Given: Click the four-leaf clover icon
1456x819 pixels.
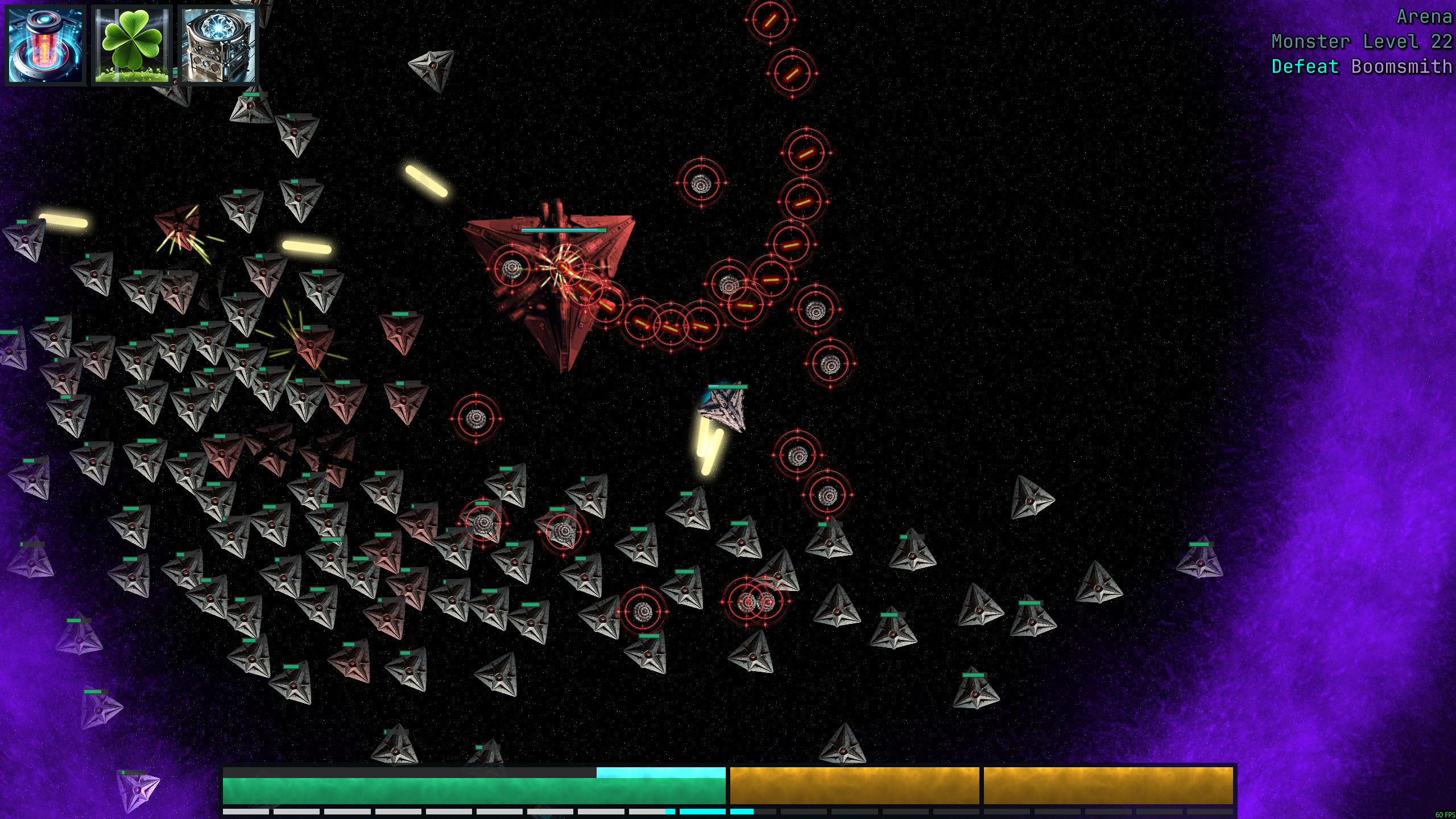Looking at the screenshot, I should (x=132, y=45).
